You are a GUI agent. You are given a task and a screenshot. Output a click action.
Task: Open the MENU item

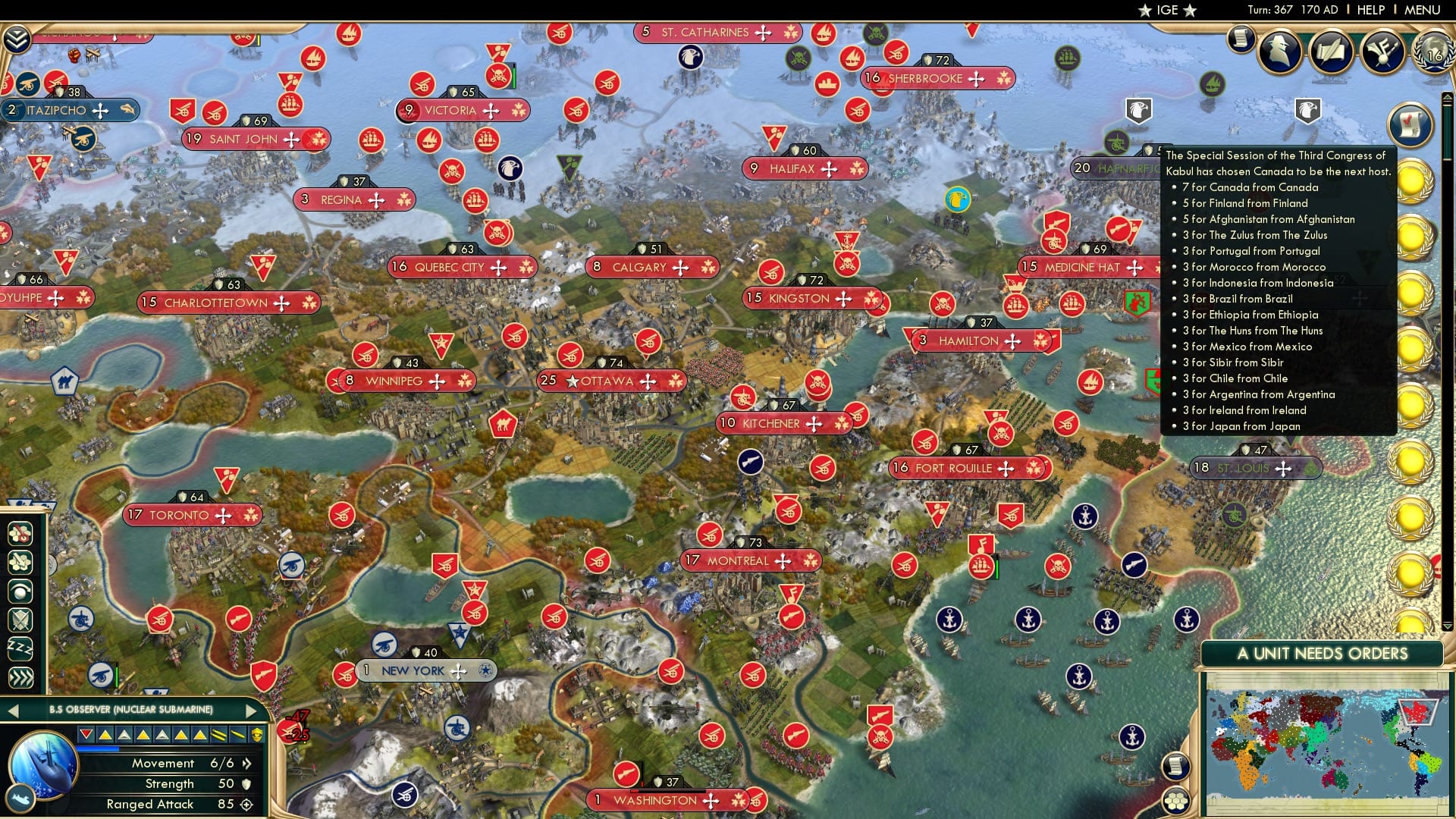[1422, 9]
